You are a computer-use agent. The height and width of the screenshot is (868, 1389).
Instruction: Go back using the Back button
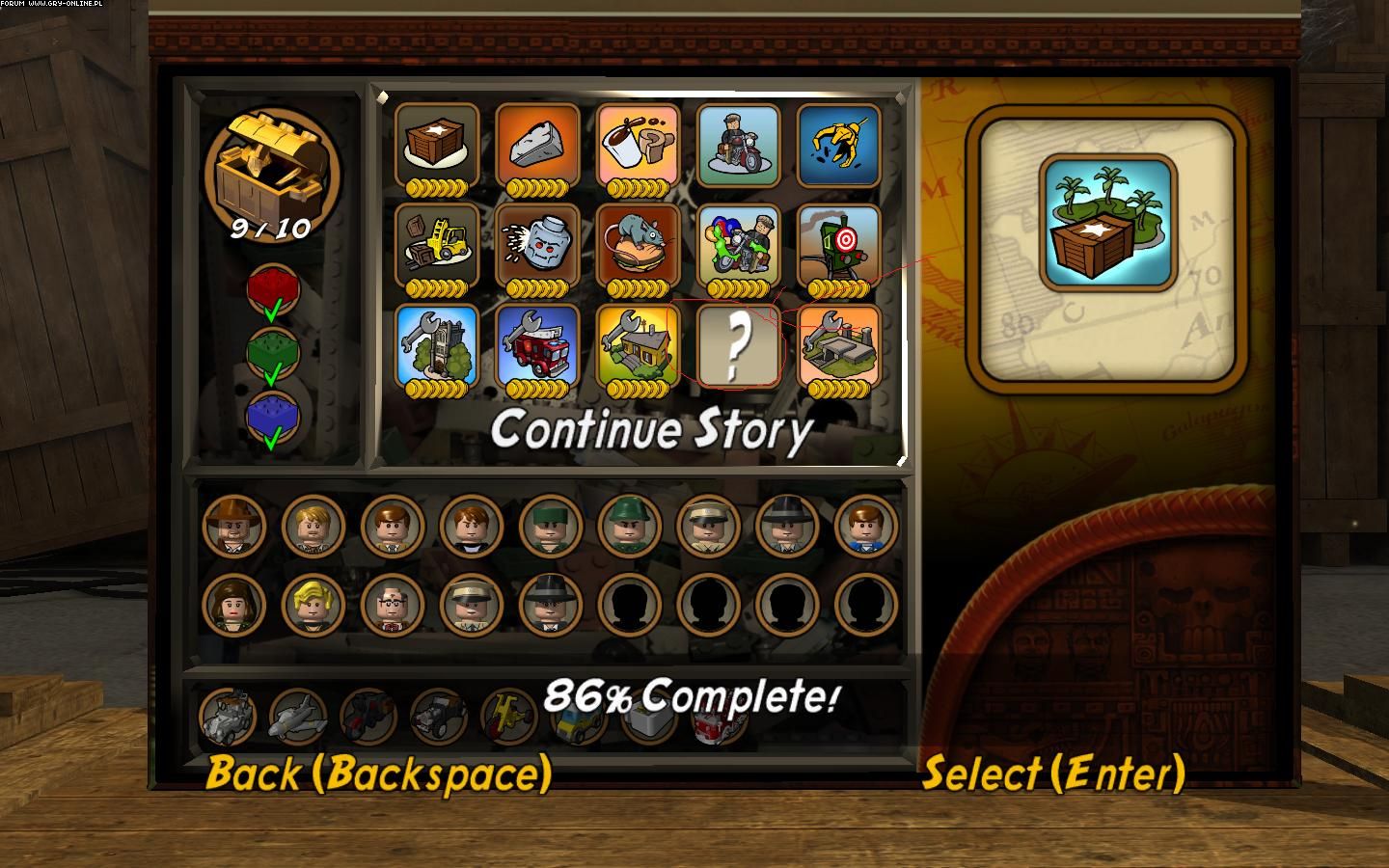click(x=378, y=773)
